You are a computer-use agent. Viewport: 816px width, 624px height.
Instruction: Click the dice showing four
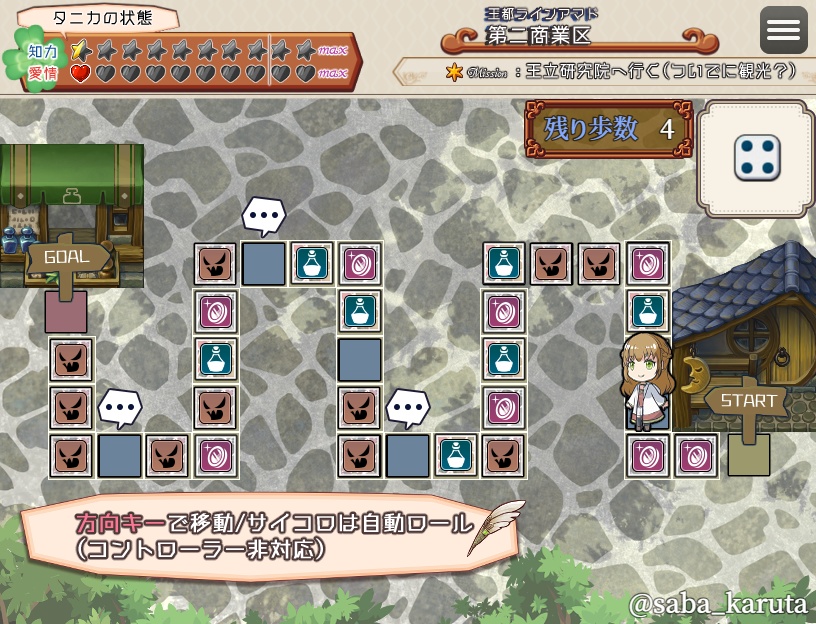757,159
